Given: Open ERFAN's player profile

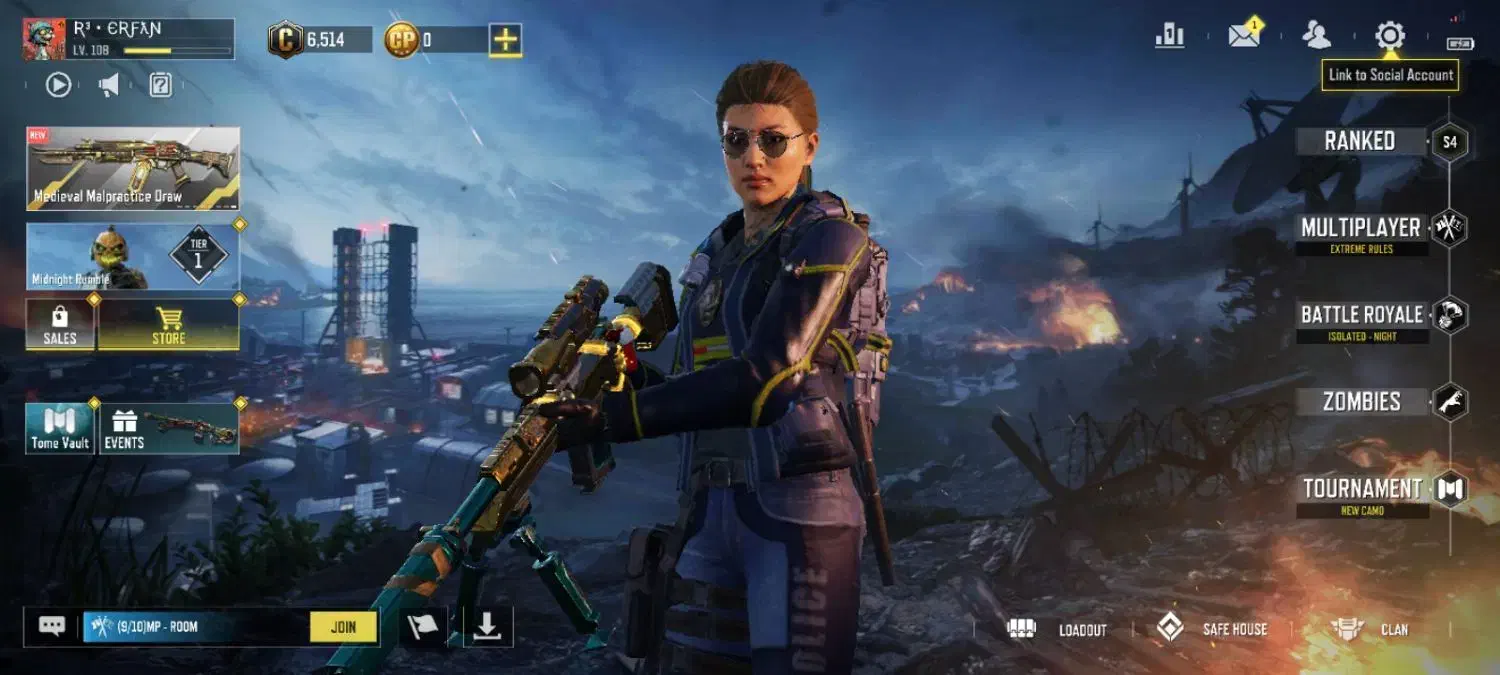Looking at the screenshot, I should [x=128, y=38].
